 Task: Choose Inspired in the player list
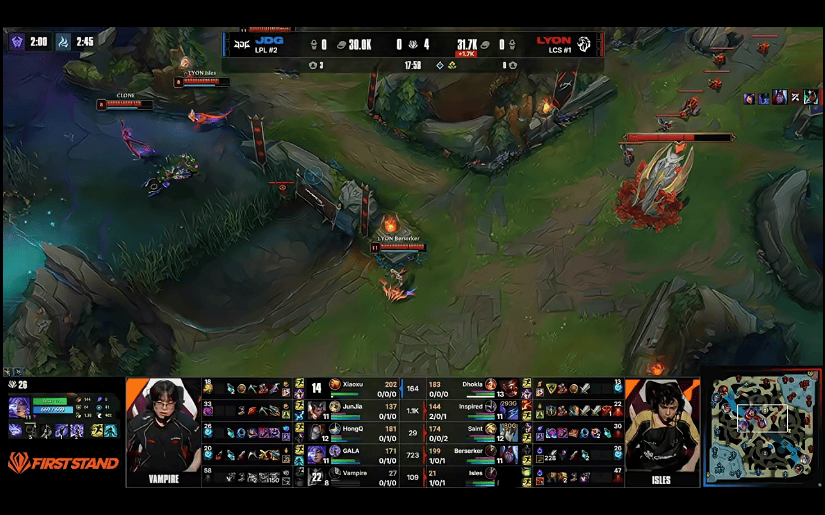coord(470,410)
